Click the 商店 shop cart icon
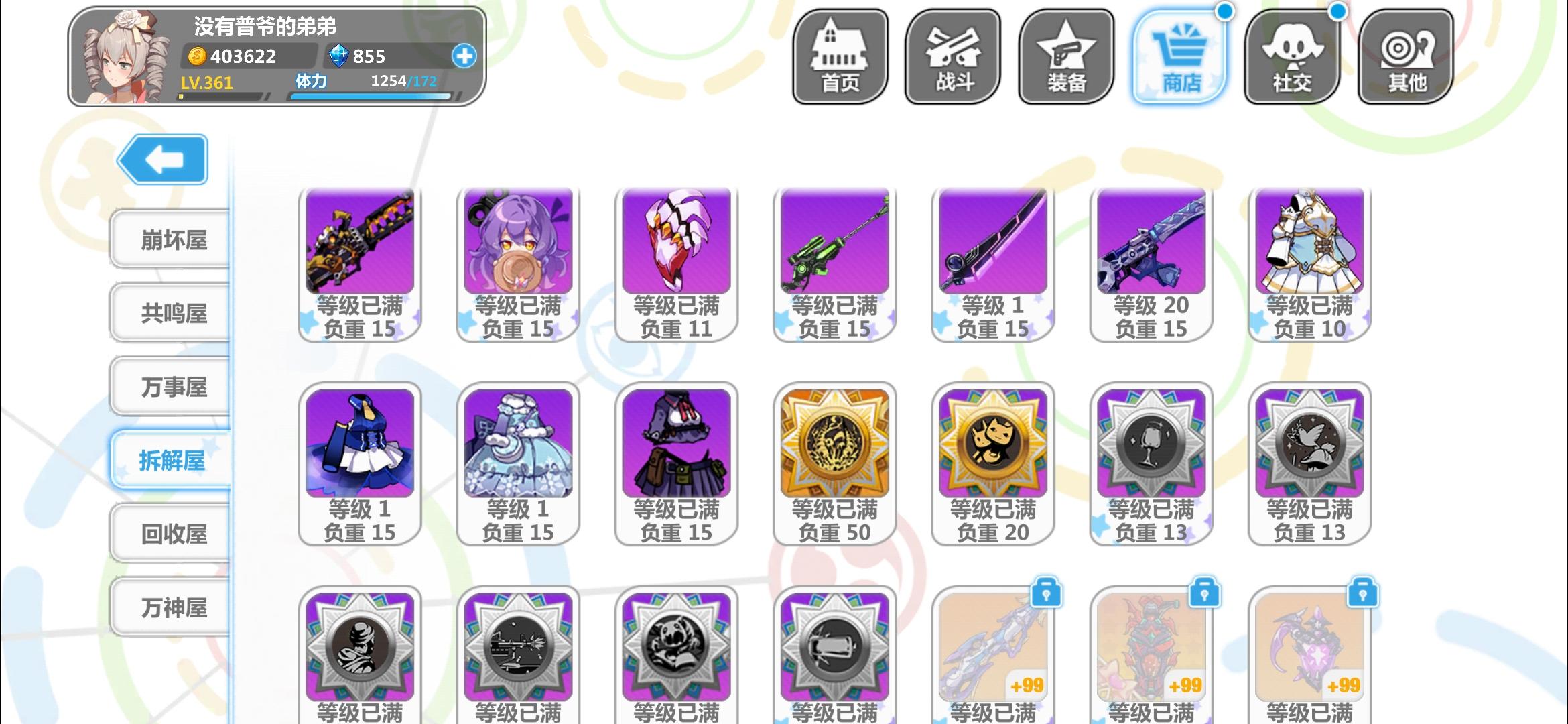Viewport: 1568px width, 724px height. (1179, 55)
